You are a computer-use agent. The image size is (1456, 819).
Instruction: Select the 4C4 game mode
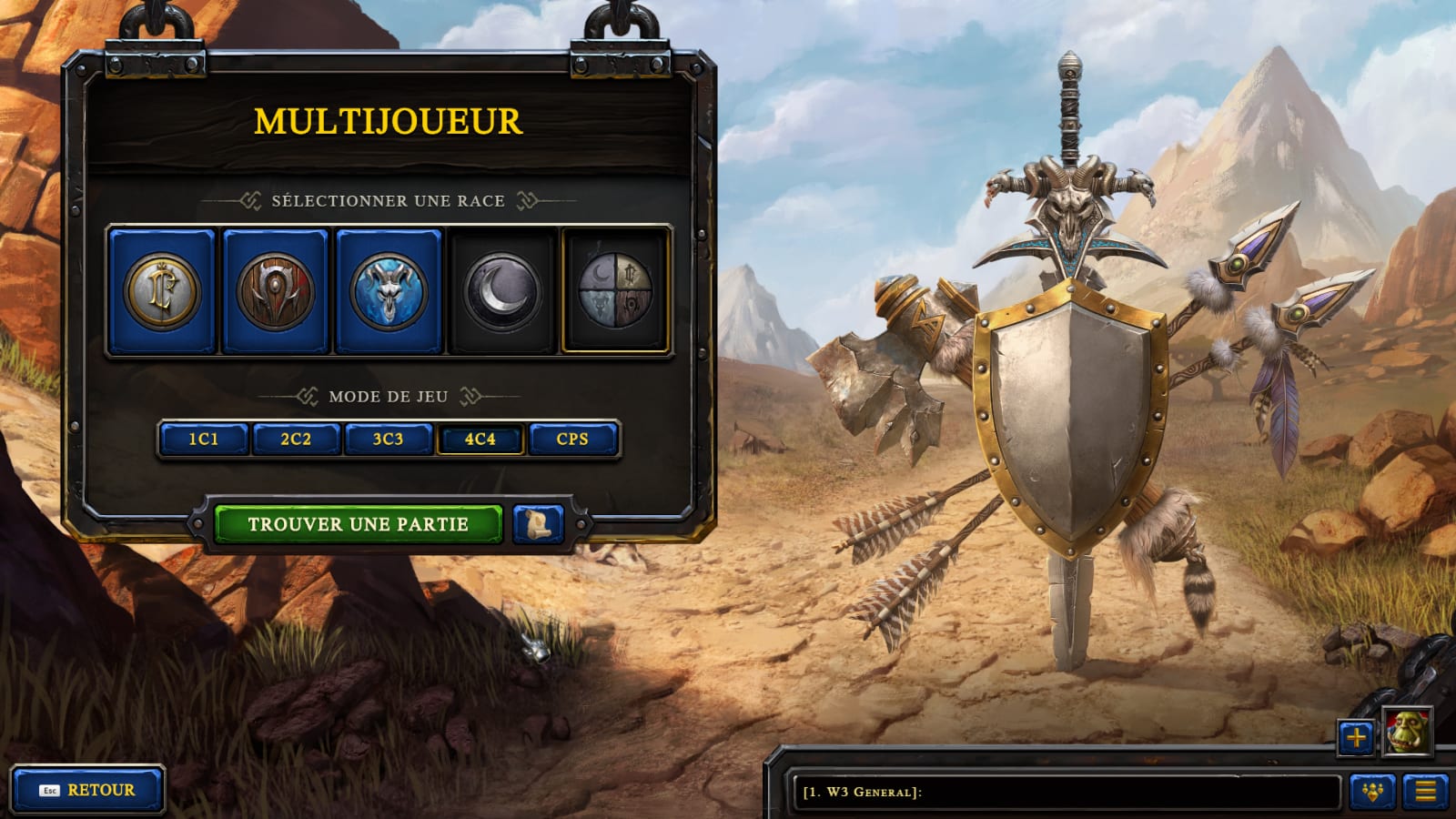[480, 439]
